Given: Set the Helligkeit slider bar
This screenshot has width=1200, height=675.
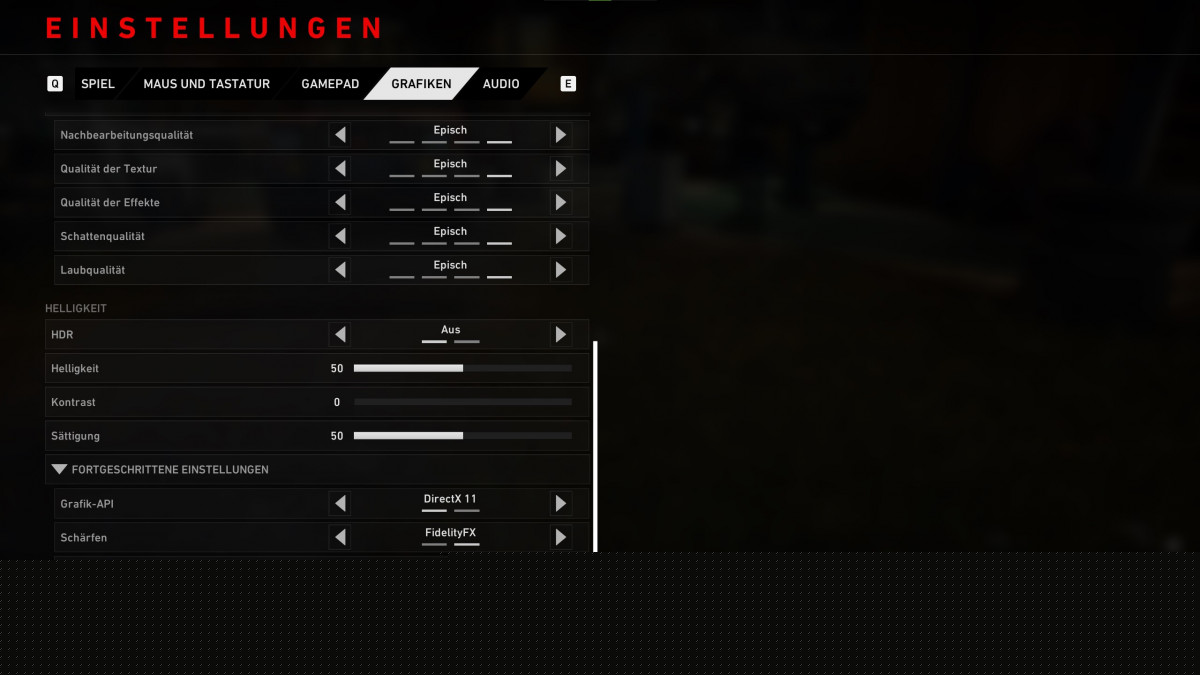Looking at the screenshot, I should (x=463, y=368).
